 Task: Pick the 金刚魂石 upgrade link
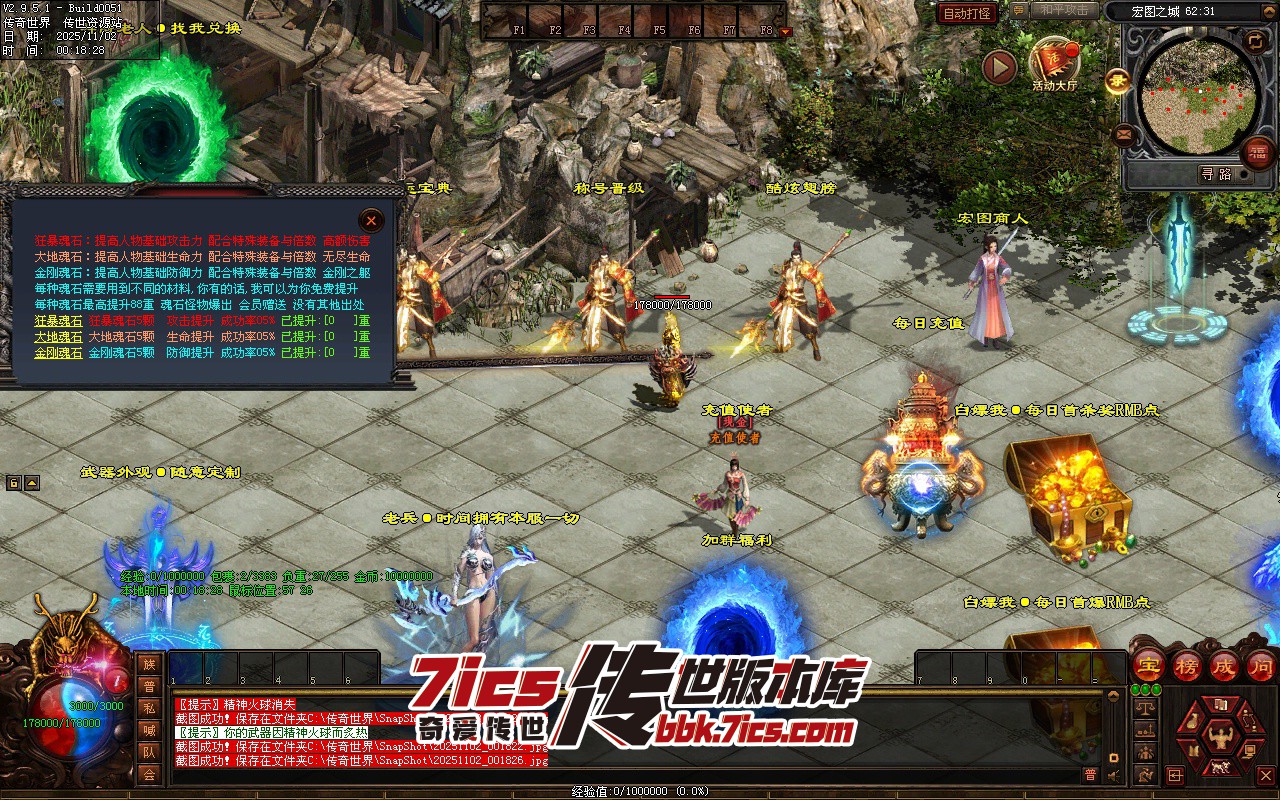click(x=58, y=353)
